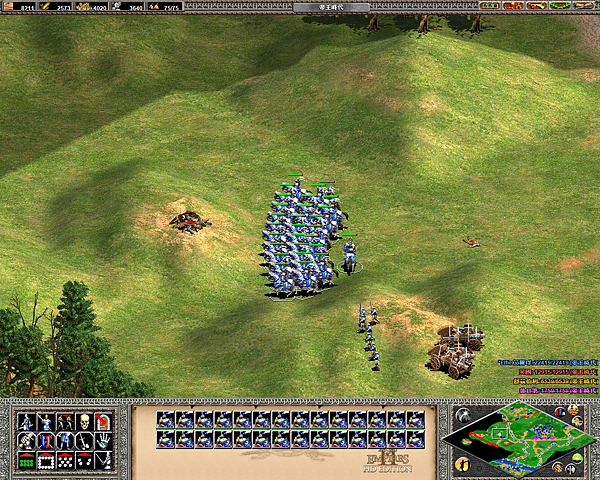This screenshot has width=600, height=480.
Task: Select the garrison command icon
Action: 104,422
